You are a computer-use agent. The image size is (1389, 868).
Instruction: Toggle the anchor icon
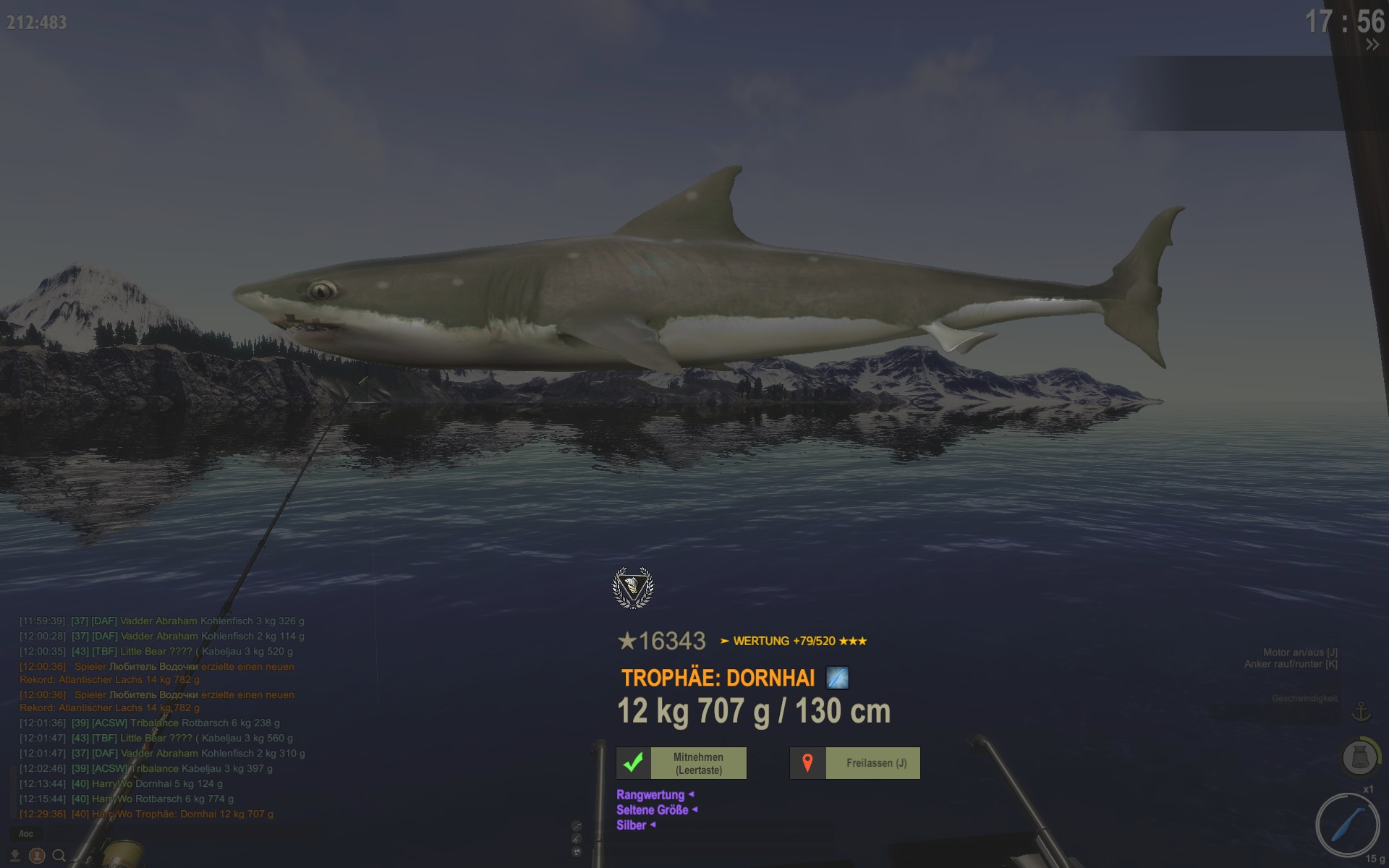point(1362,712)
